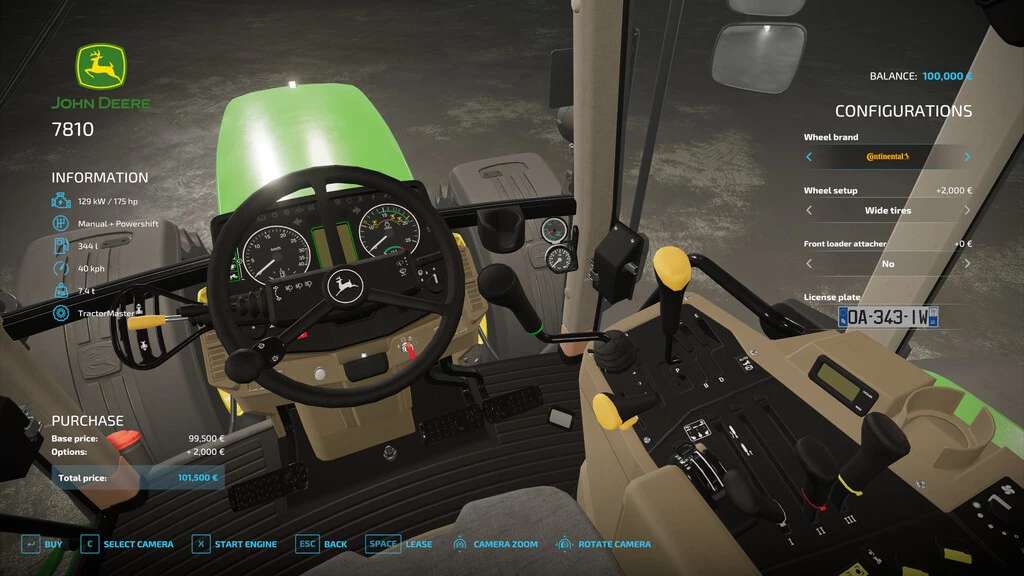Open the license plate editor
This screenshot has height=576, width=1024.
[x=888, y=317]
